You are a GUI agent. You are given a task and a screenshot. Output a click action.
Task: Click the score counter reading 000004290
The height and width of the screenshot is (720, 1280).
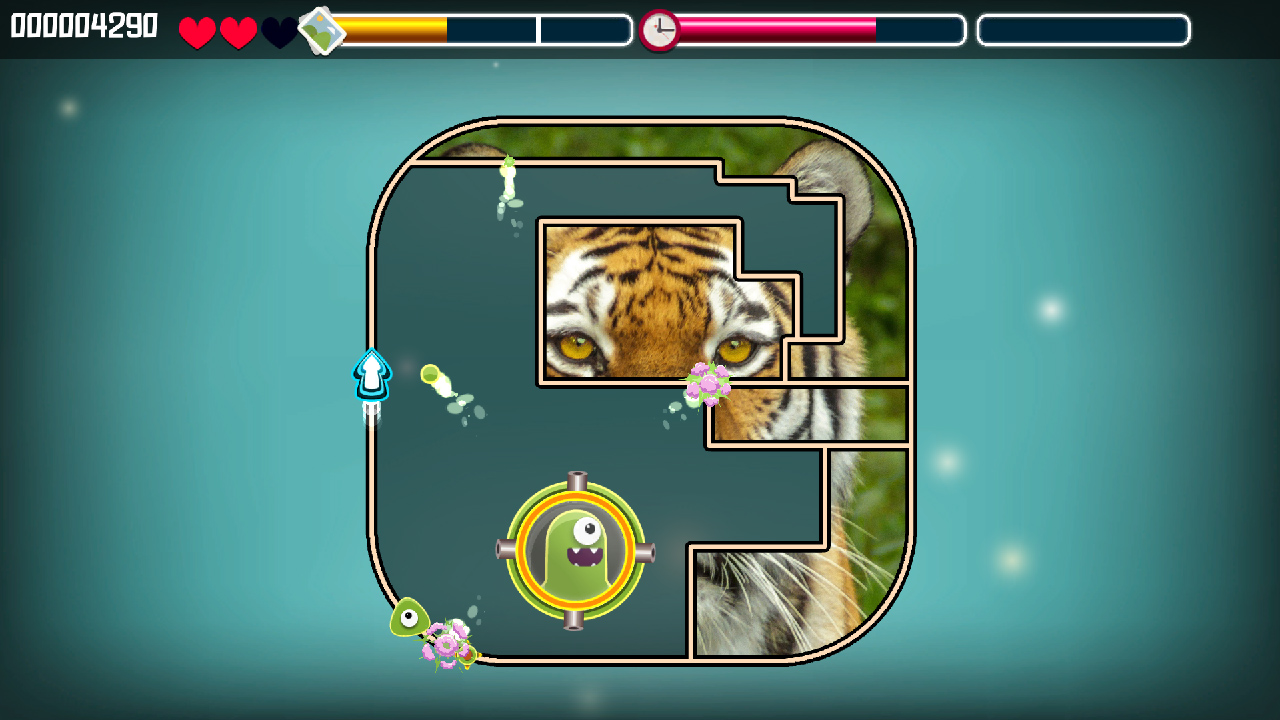pyautogui.click(x=80, y=26)
